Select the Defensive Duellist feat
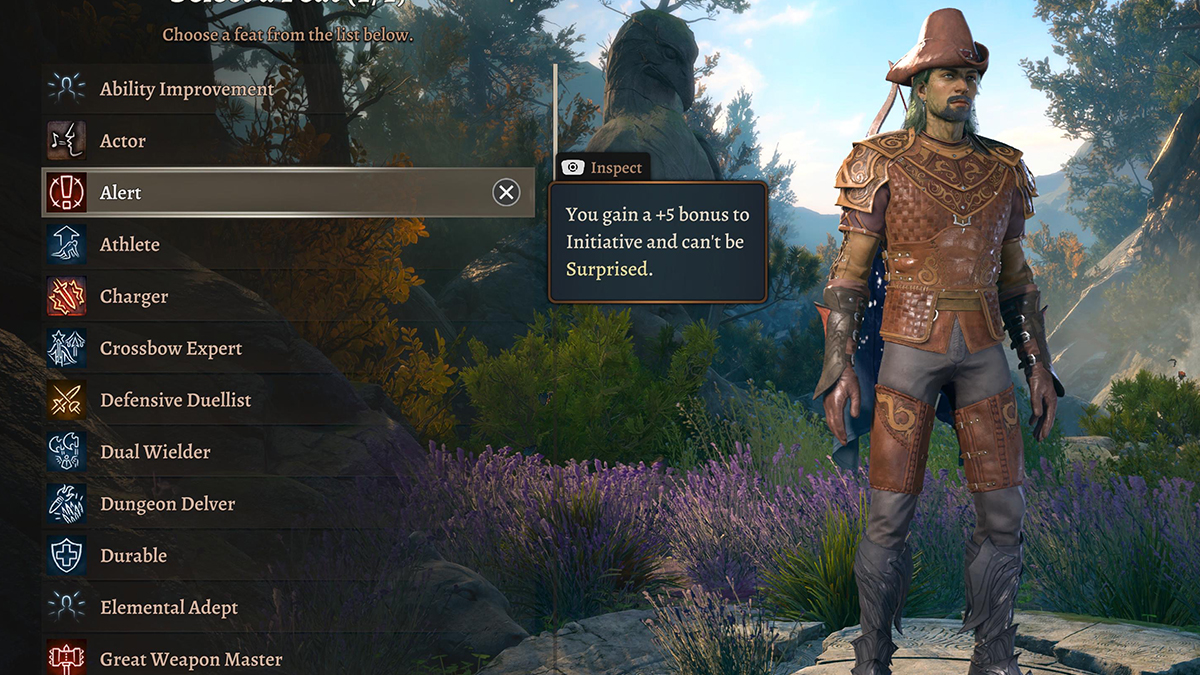Viewport: 1200px width, 675px height. (175, 400)
